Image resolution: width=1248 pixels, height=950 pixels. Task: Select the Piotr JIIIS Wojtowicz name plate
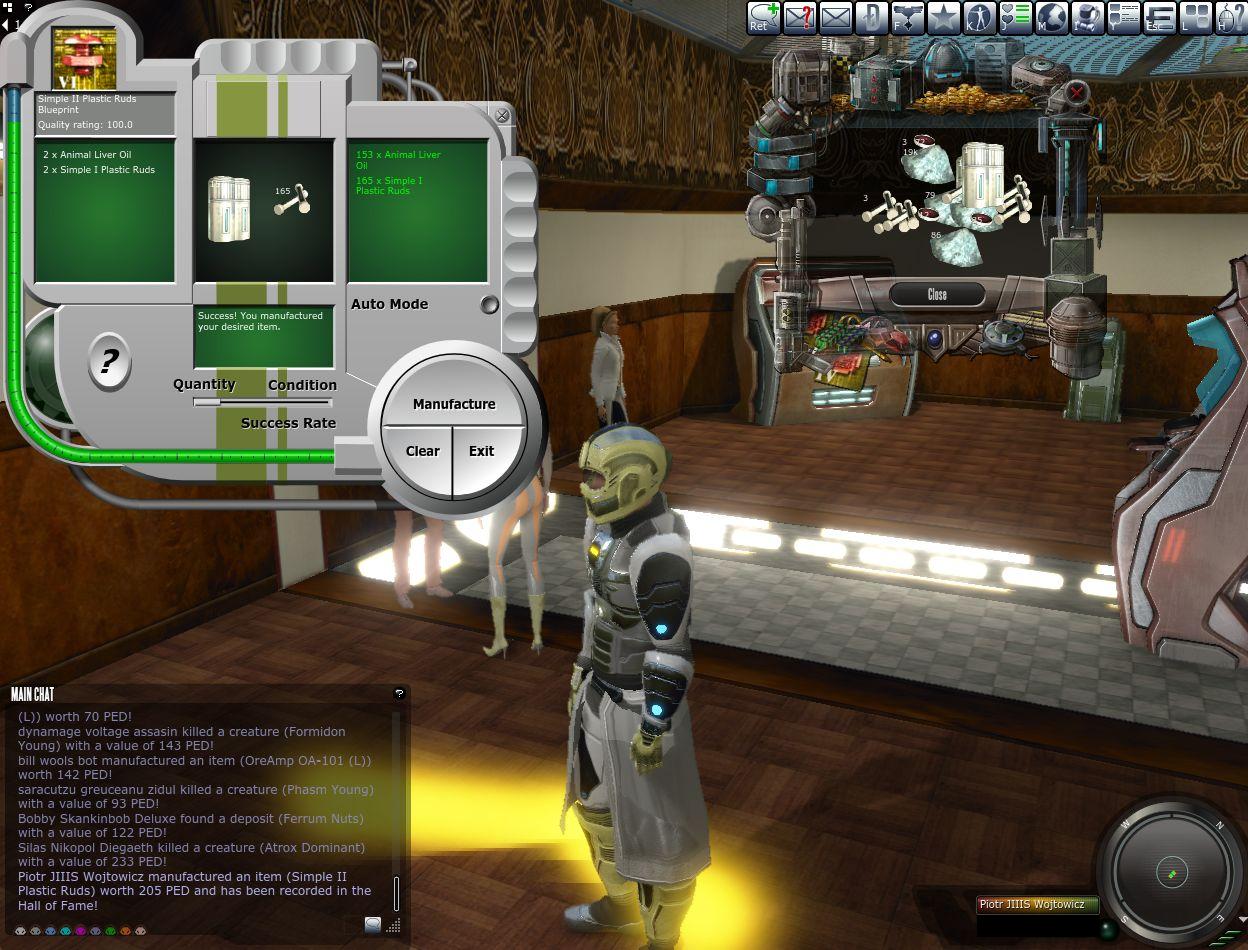(x=1037, y=904)
